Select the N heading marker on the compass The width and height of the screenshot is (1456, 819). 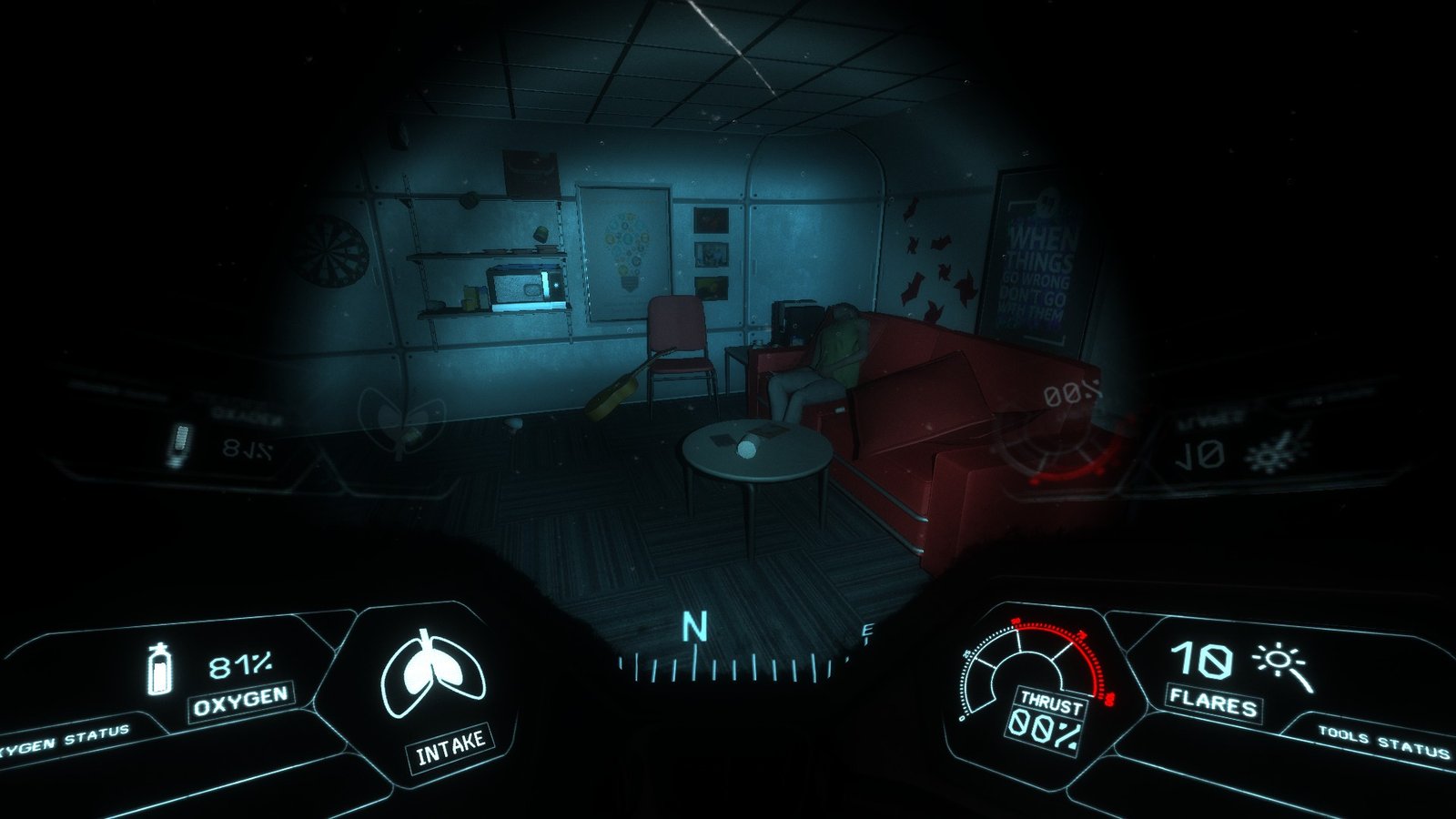pos(694,627)
